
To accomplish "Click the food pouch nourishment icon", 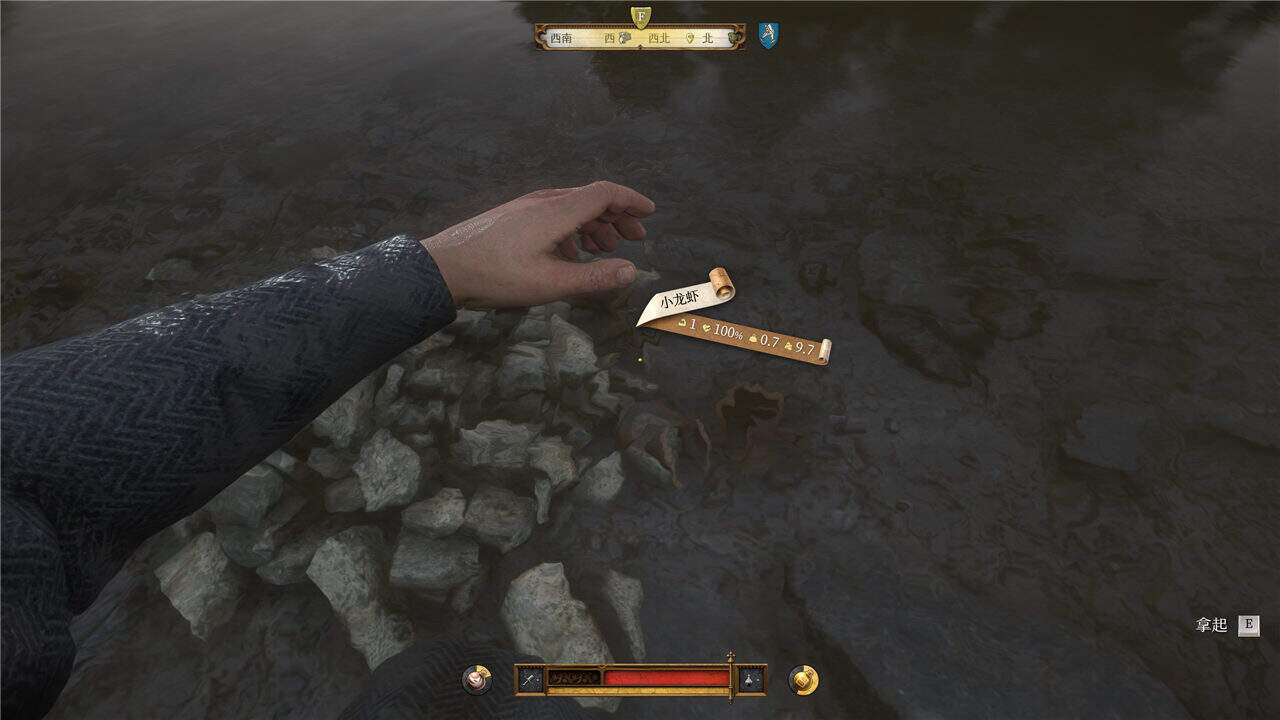I will 476,680.
